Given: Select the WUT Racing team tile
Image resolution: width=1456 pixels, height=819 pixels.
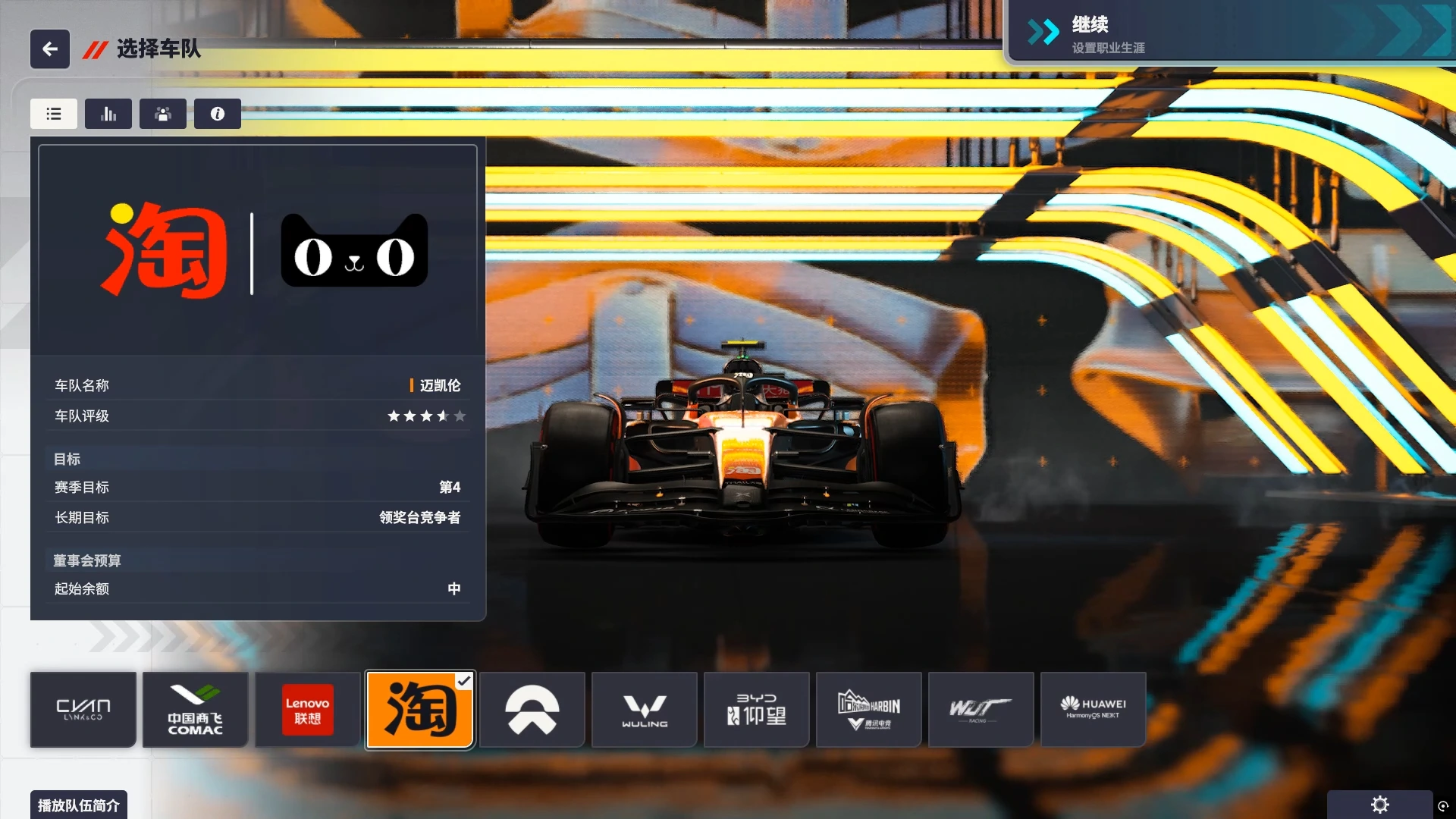Looking at the screenshot, I should (981, 710).
